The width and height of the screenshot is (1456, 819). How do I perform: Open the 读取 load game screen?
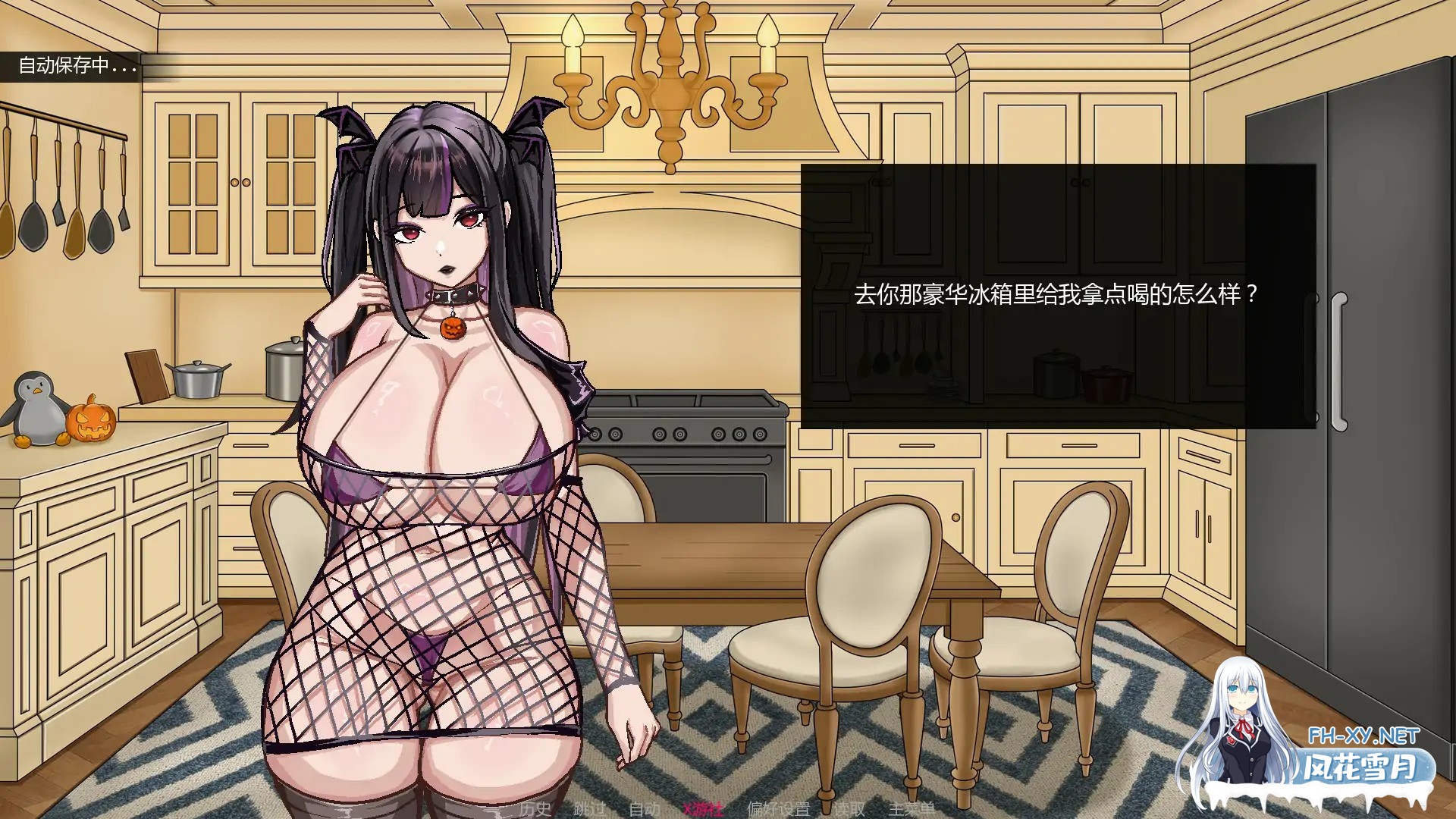[851, 809]
